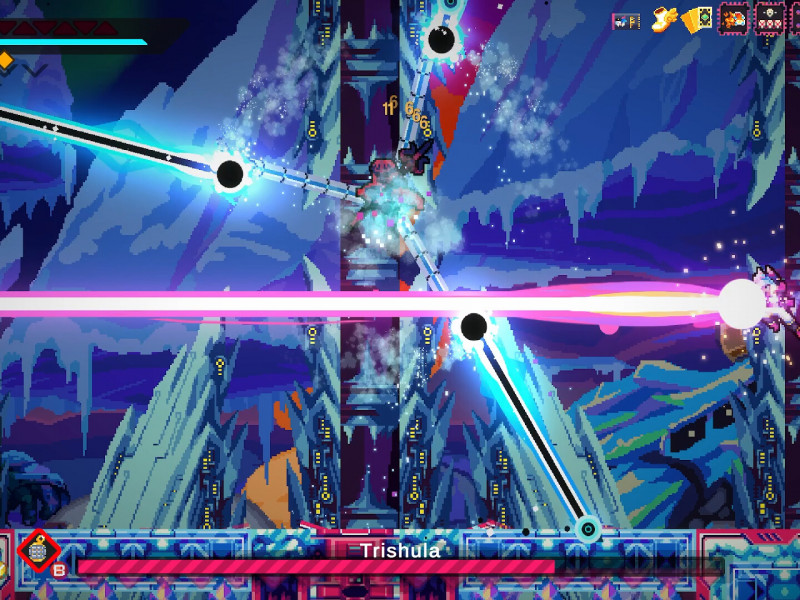Select the grenade item in the red diamond
The height and width of the screenshot is (600, 800).
pyautogui.click(x=38, y=551)
